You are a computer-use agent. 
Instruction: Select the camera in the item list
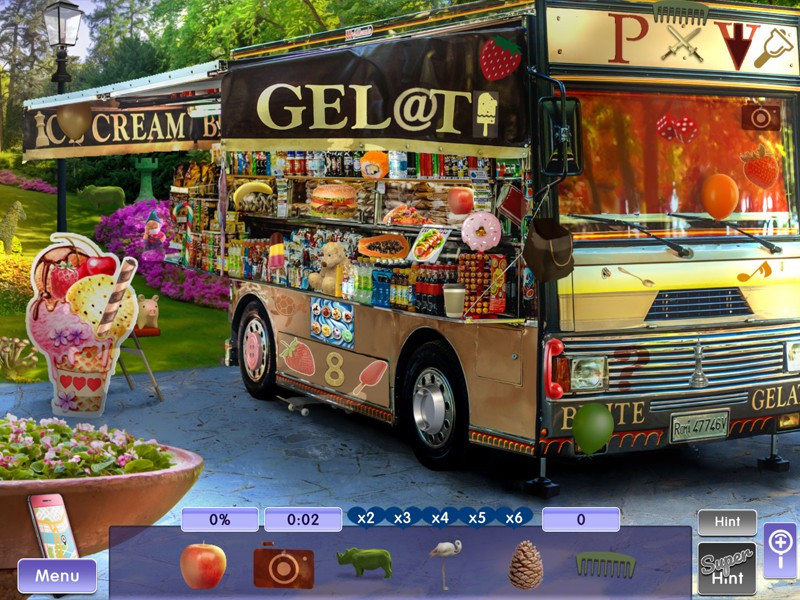tap(283, 565)
